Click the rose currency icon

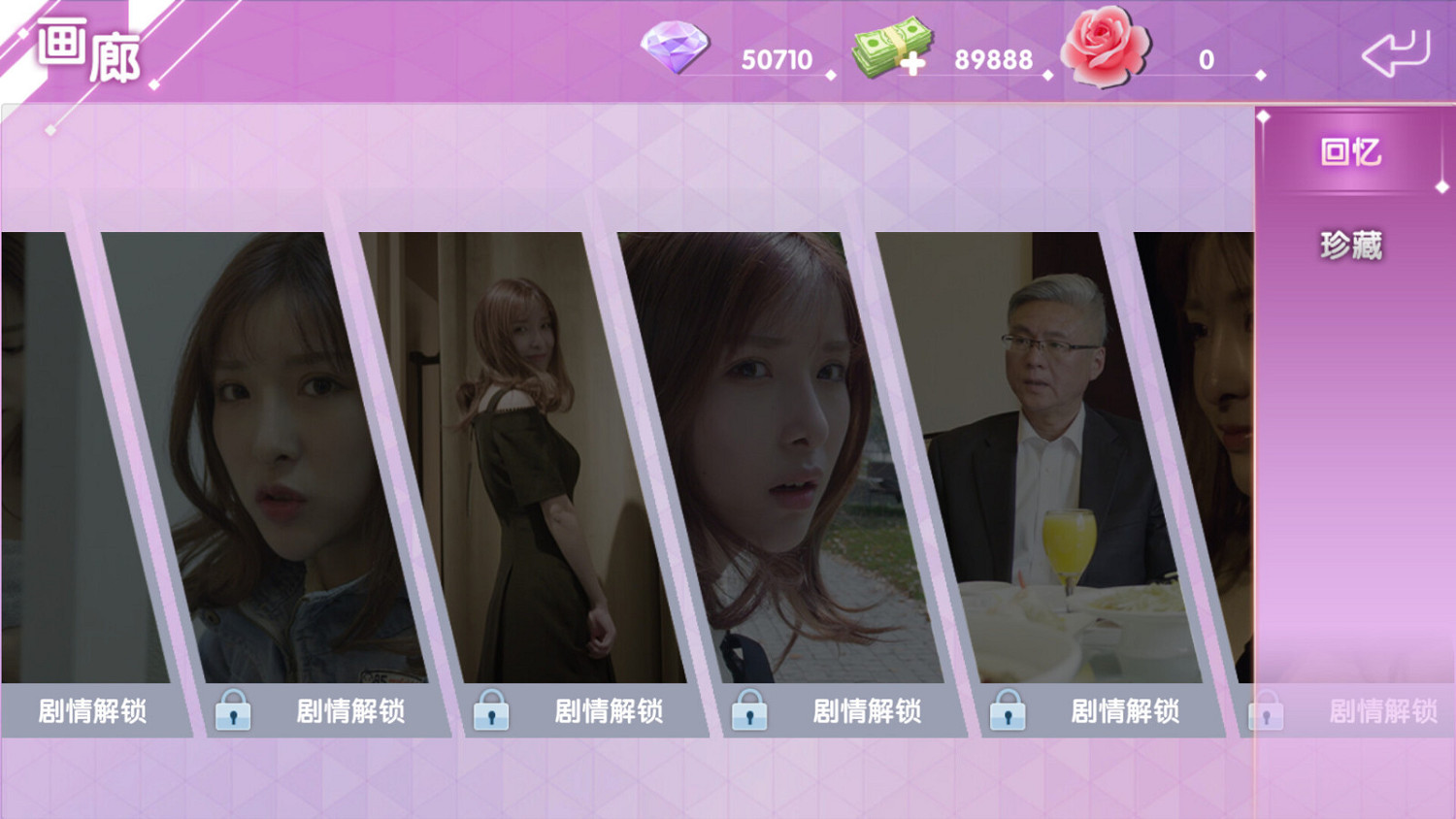(1105, 46)
